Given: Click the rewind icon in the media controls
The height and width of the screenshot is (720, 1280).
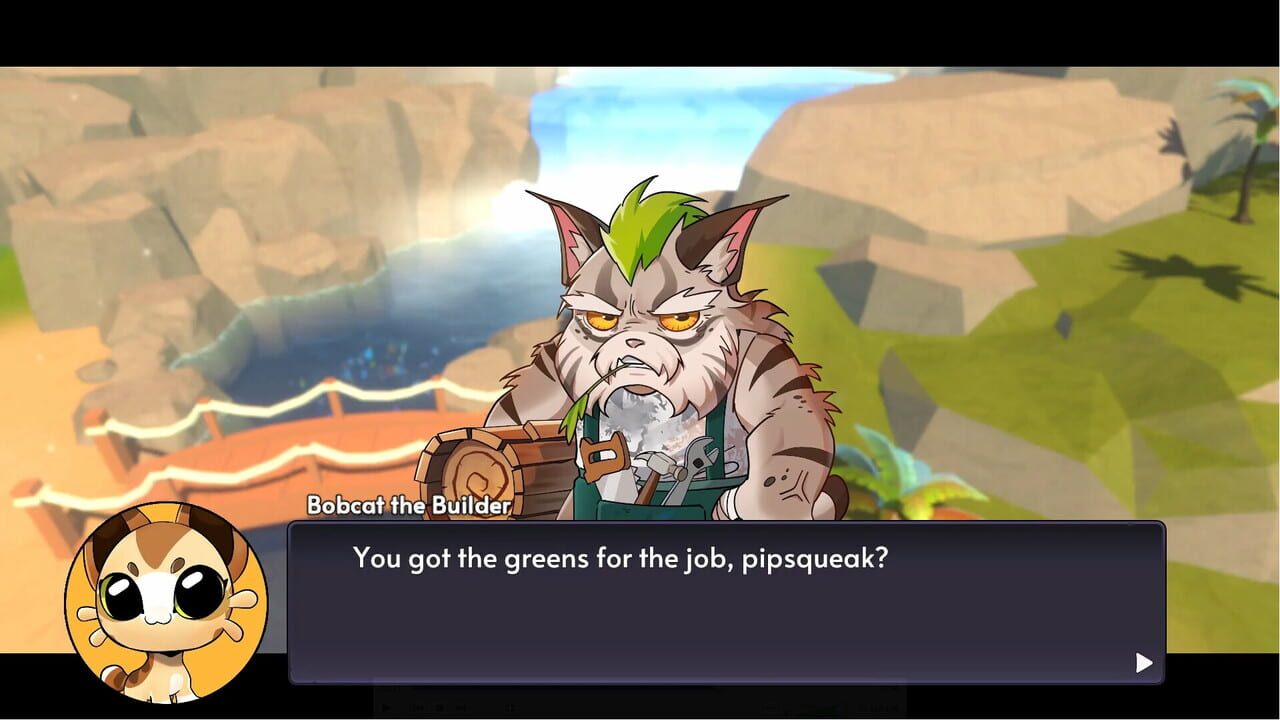Looking at the screenshot, I should [417, 706].
